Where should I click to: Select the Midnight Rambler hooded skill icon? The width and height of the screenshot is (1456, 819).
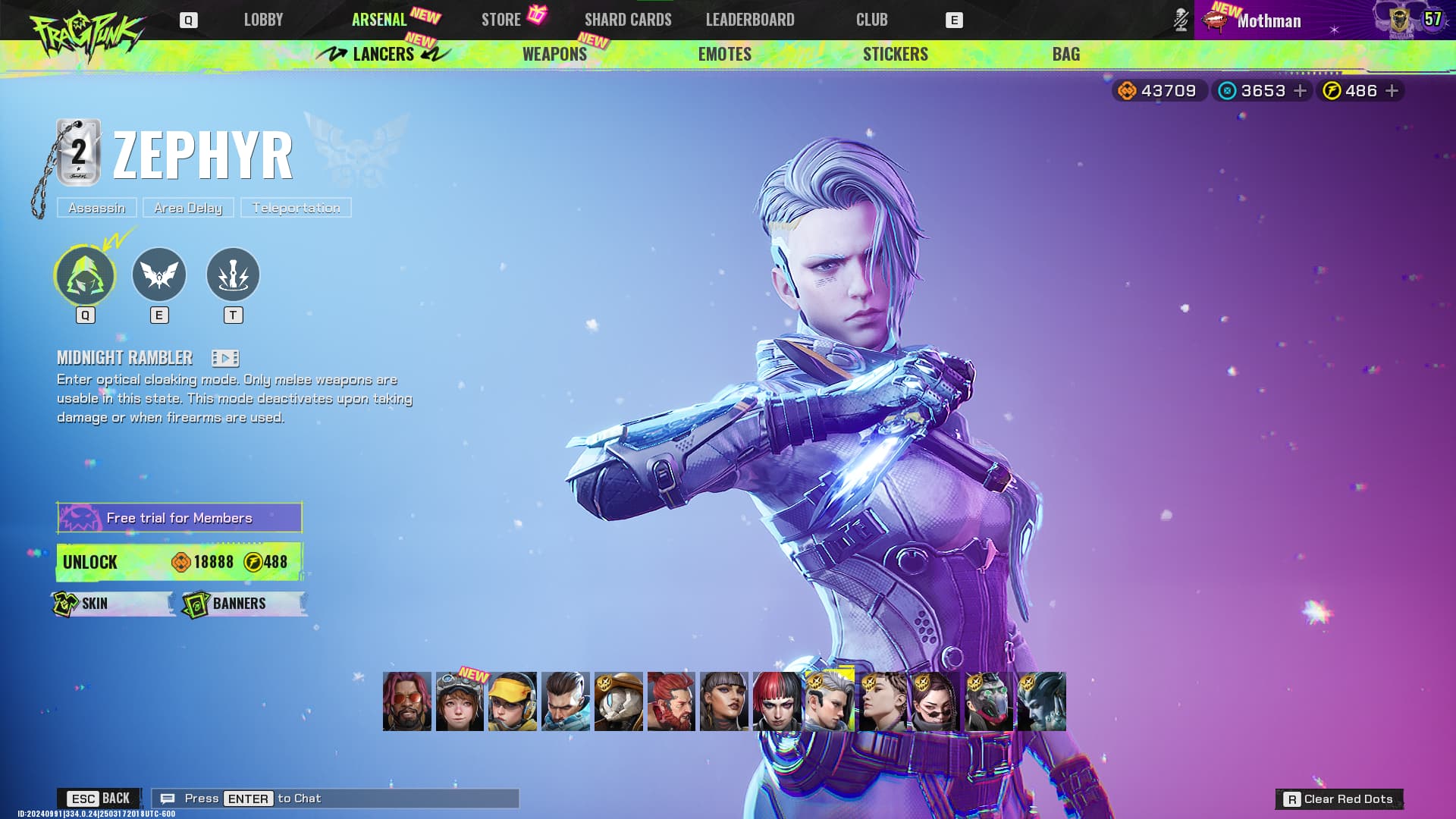tap(85, 275)
